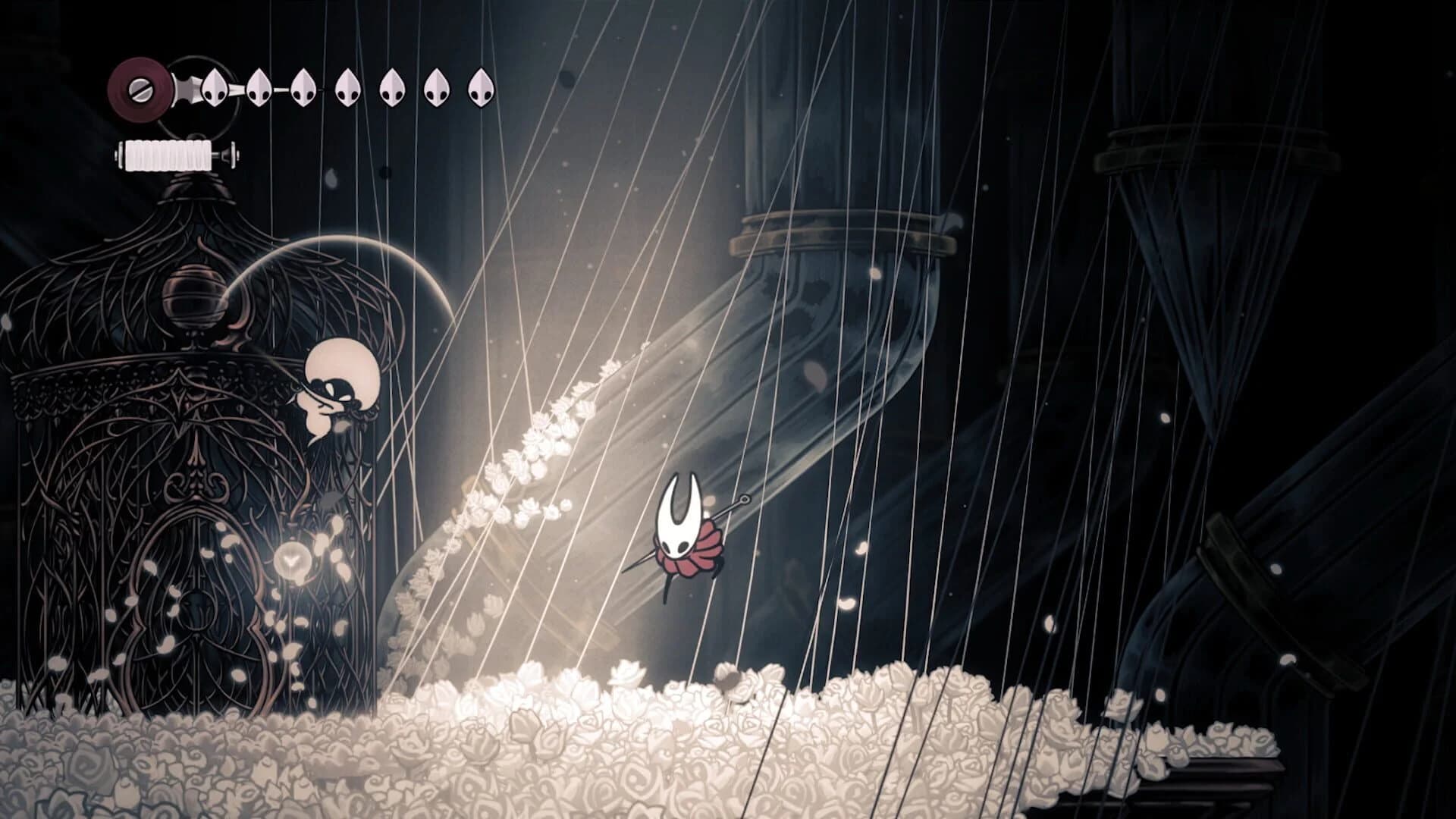
Task: Select the needle crest beside the rosary emblem
Action: pos(187,87)
